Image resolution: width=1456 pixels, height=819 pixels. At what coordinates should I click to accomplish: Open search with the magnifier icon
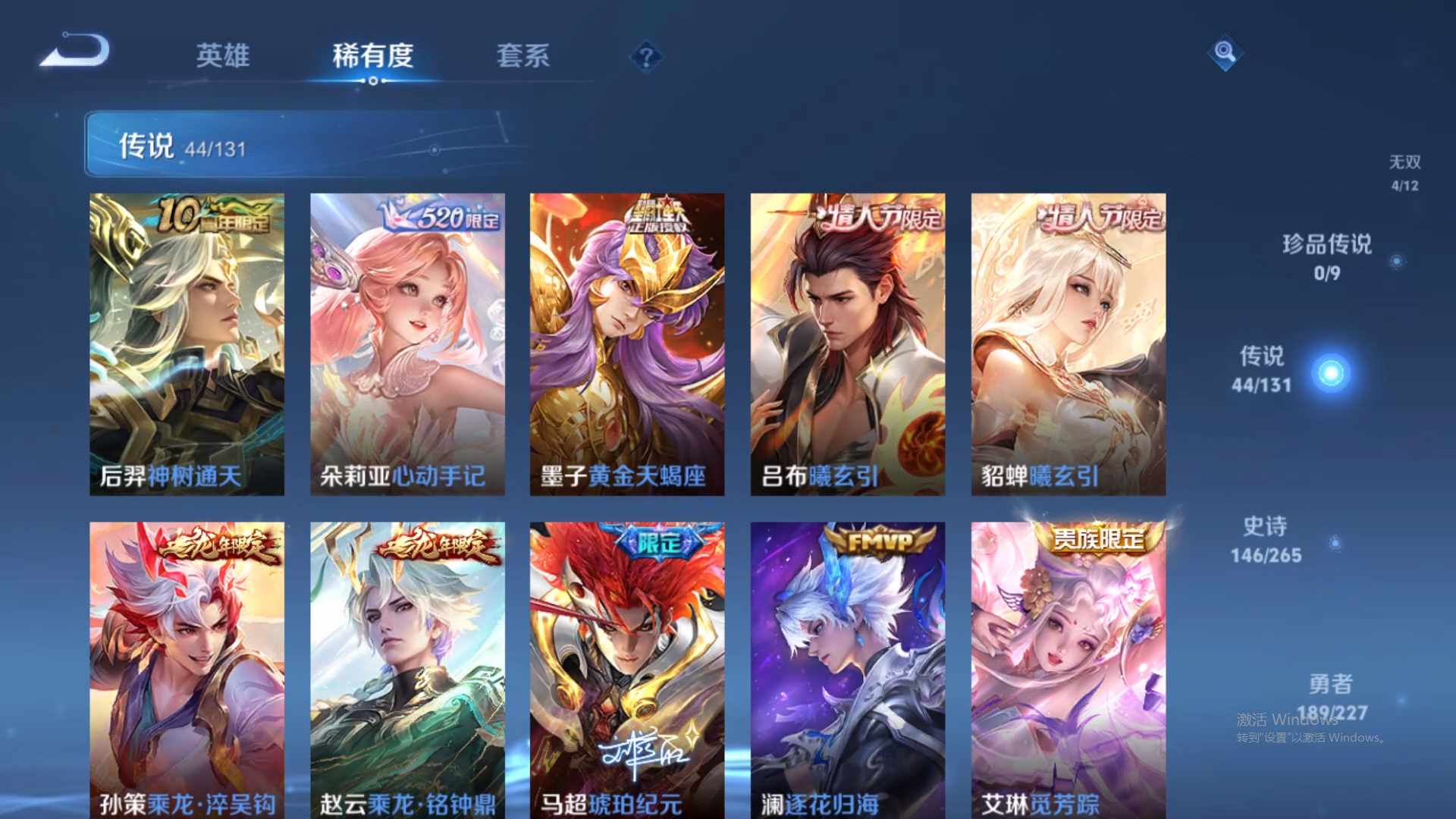point(1224,53)
